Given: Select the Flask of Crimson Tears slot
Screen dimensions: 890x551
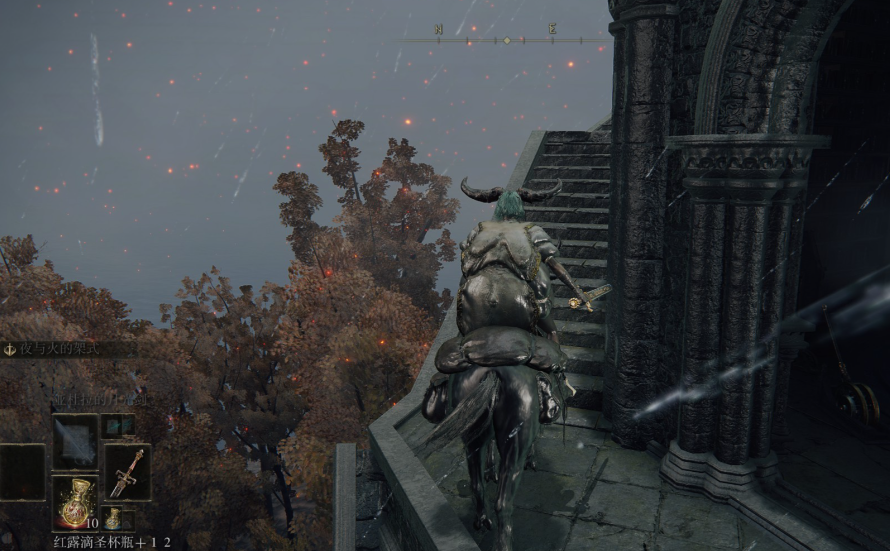Looking at the screenshot, I should 75,503.
